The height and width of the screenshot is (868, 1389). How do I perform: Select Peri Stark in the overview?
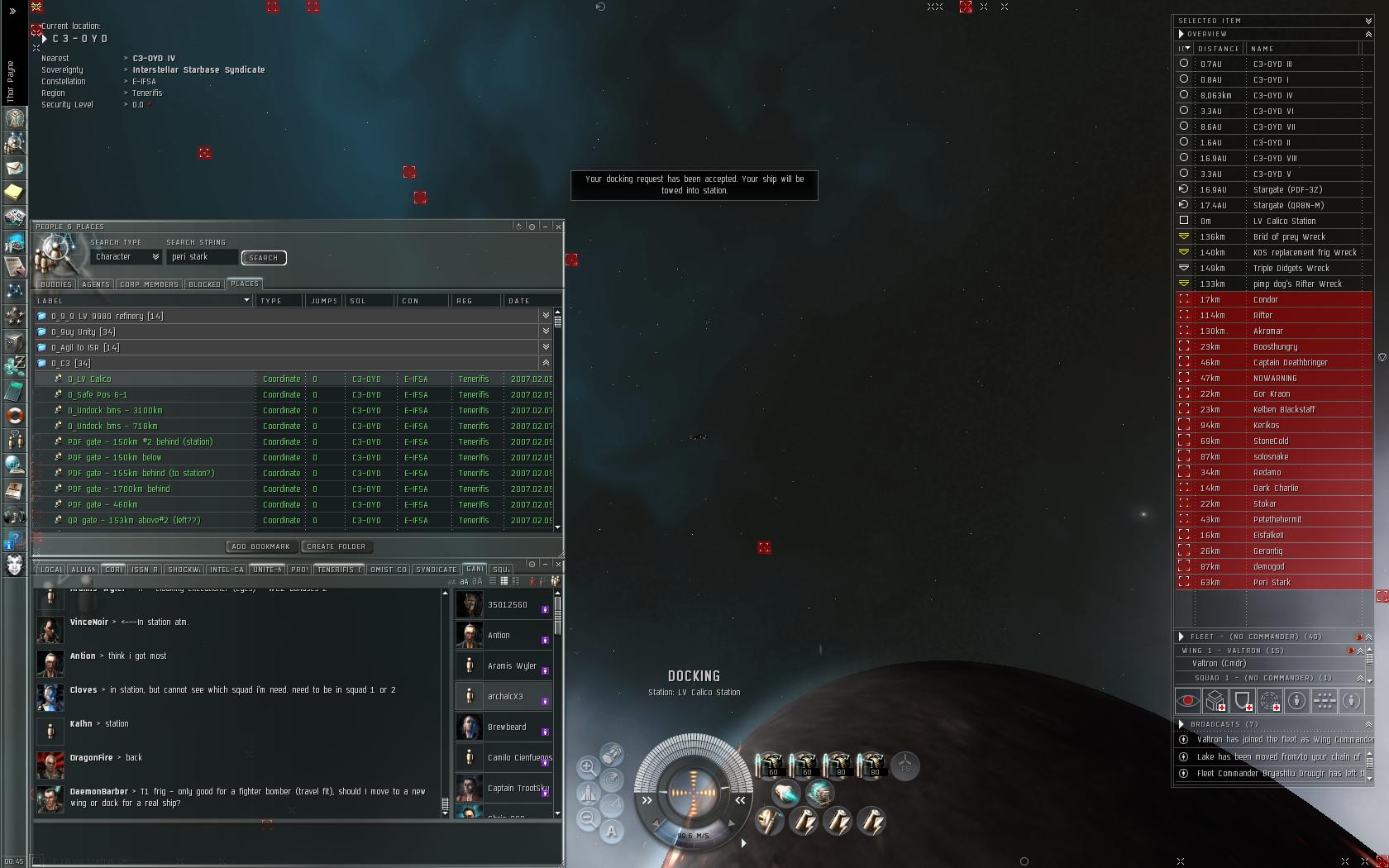tap(1272, 583)
